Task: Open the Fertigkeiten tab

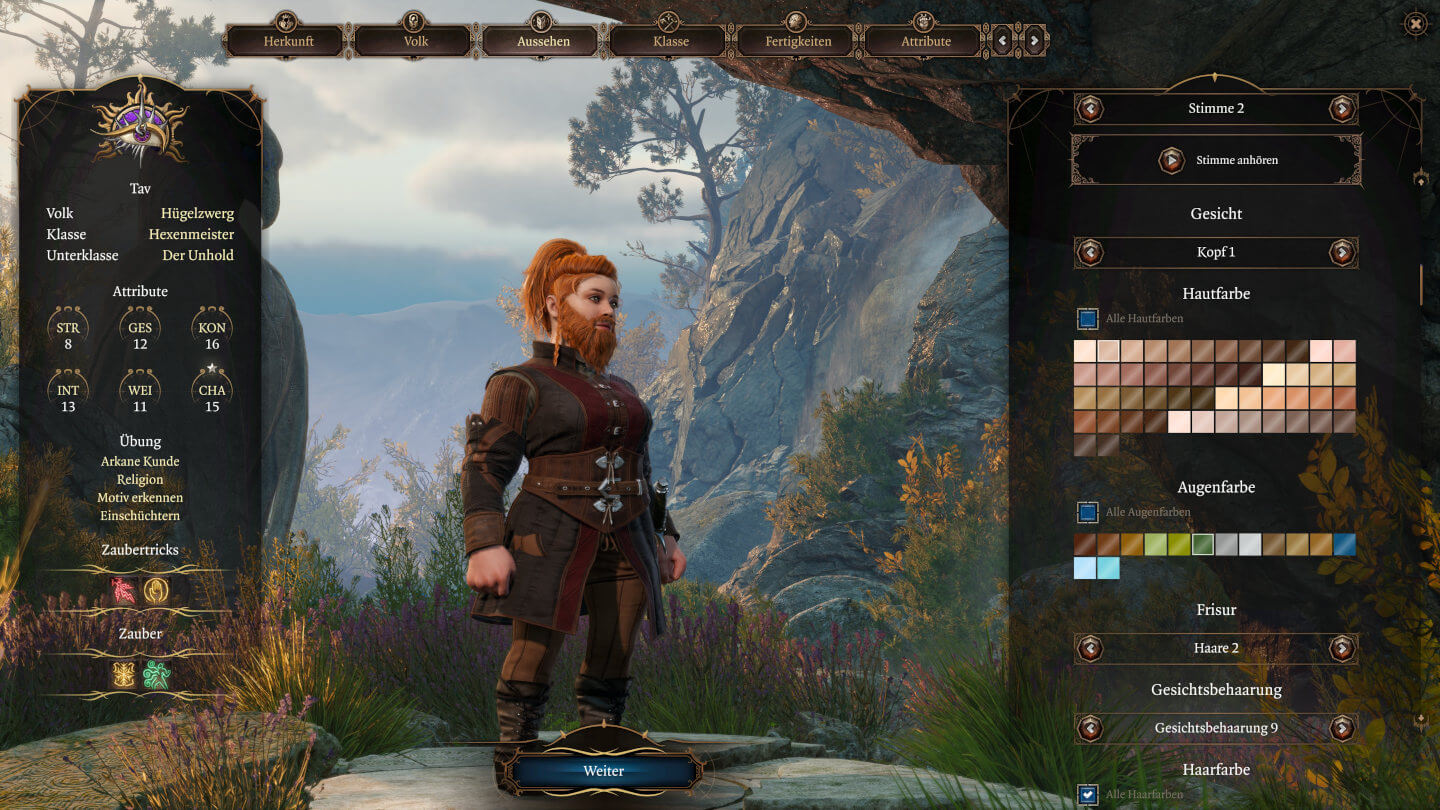Action: 797,41
